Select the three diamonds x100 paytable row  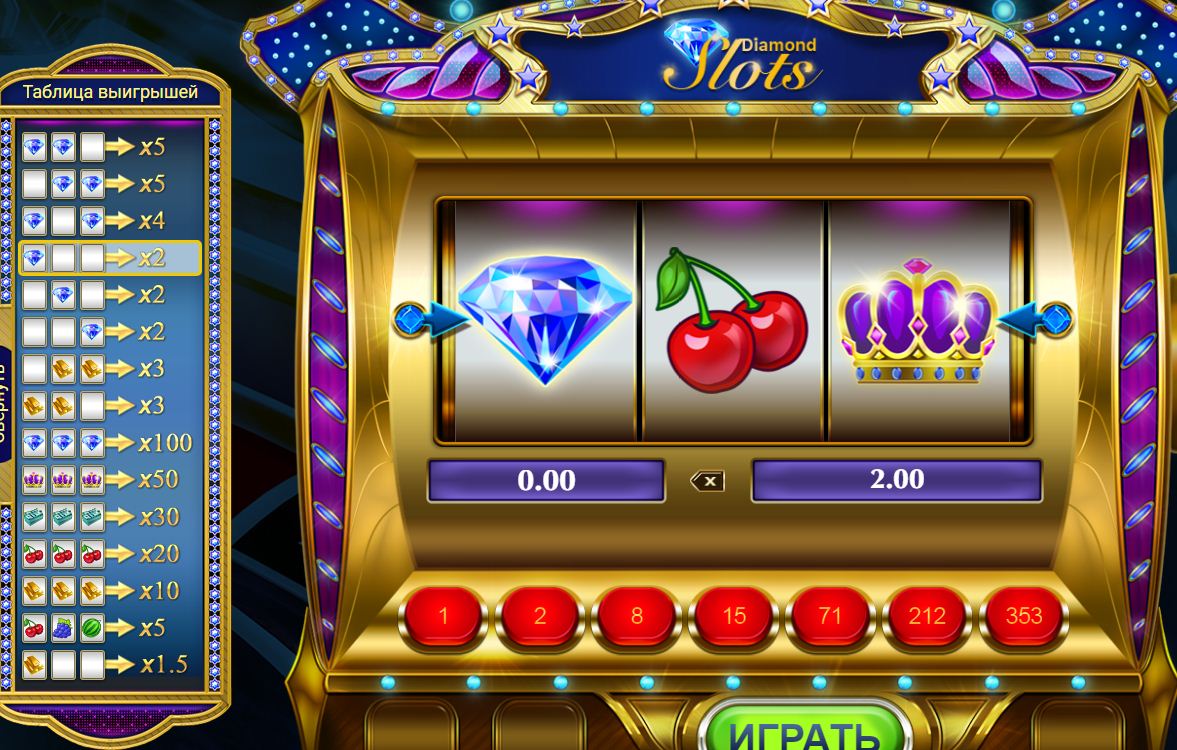coord(109,443)
